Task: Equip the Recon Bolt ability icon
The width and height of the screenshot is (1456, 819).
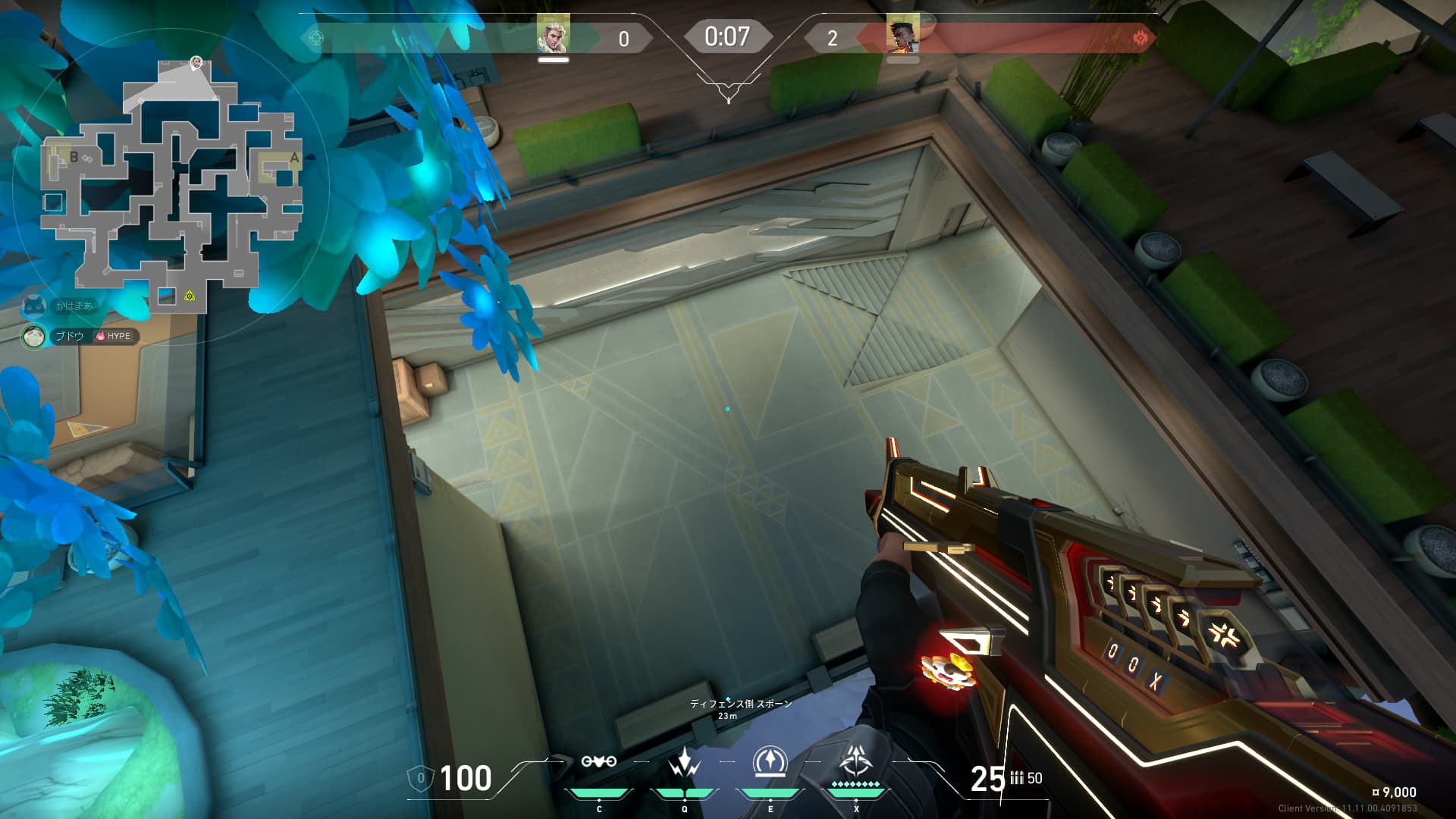Action: tap(770, 761)
